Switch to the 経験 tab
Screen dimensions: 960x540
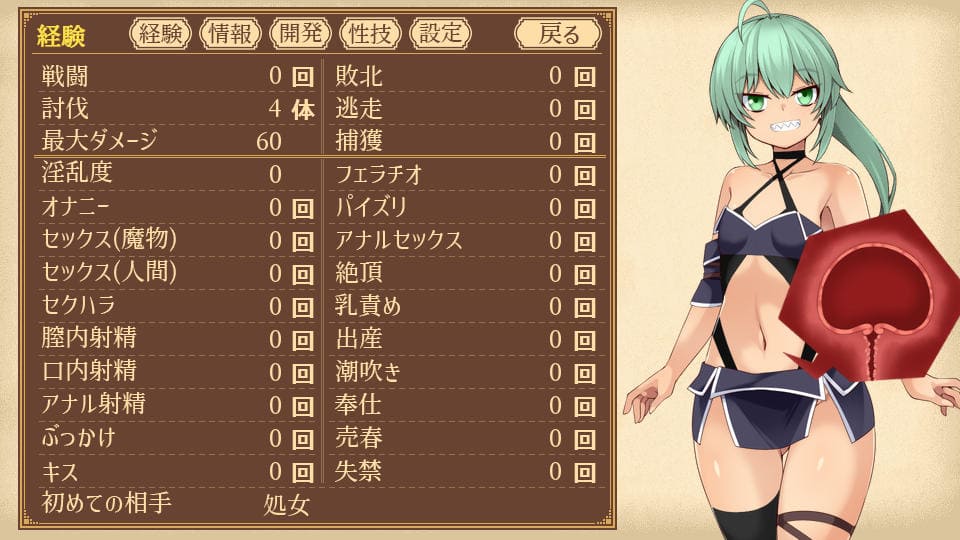[x=160, y=34]
